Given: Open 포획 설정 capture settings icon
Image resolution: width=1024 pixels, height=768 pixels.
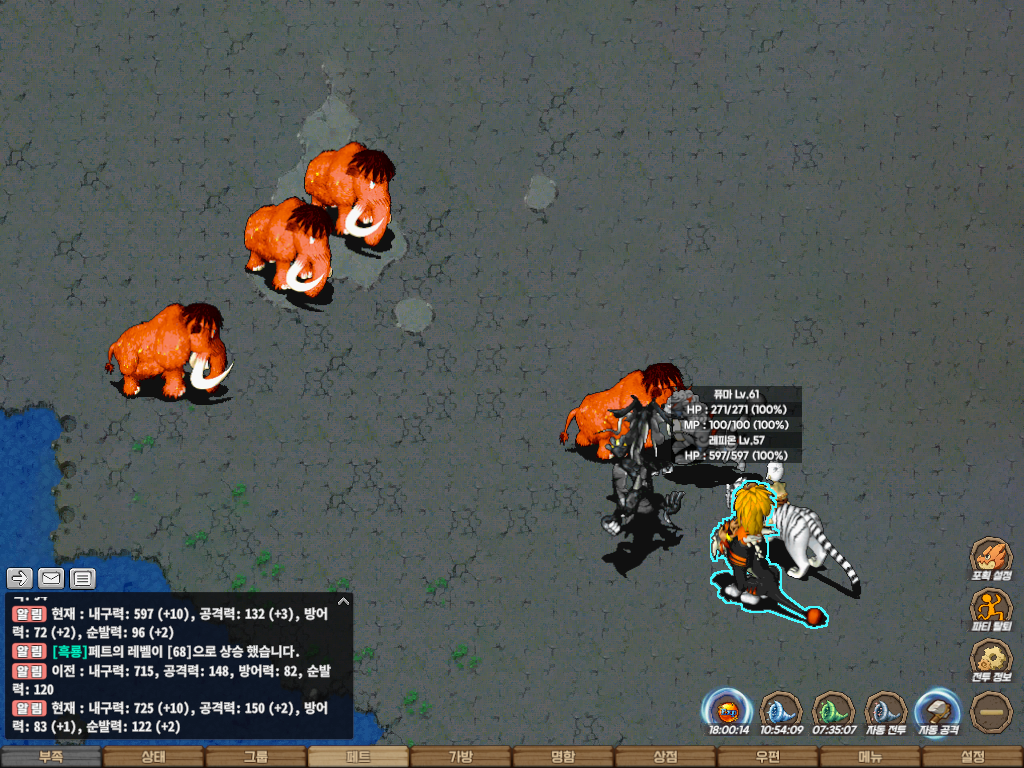Looking at the screenshot, I should [x=991, y=558].
